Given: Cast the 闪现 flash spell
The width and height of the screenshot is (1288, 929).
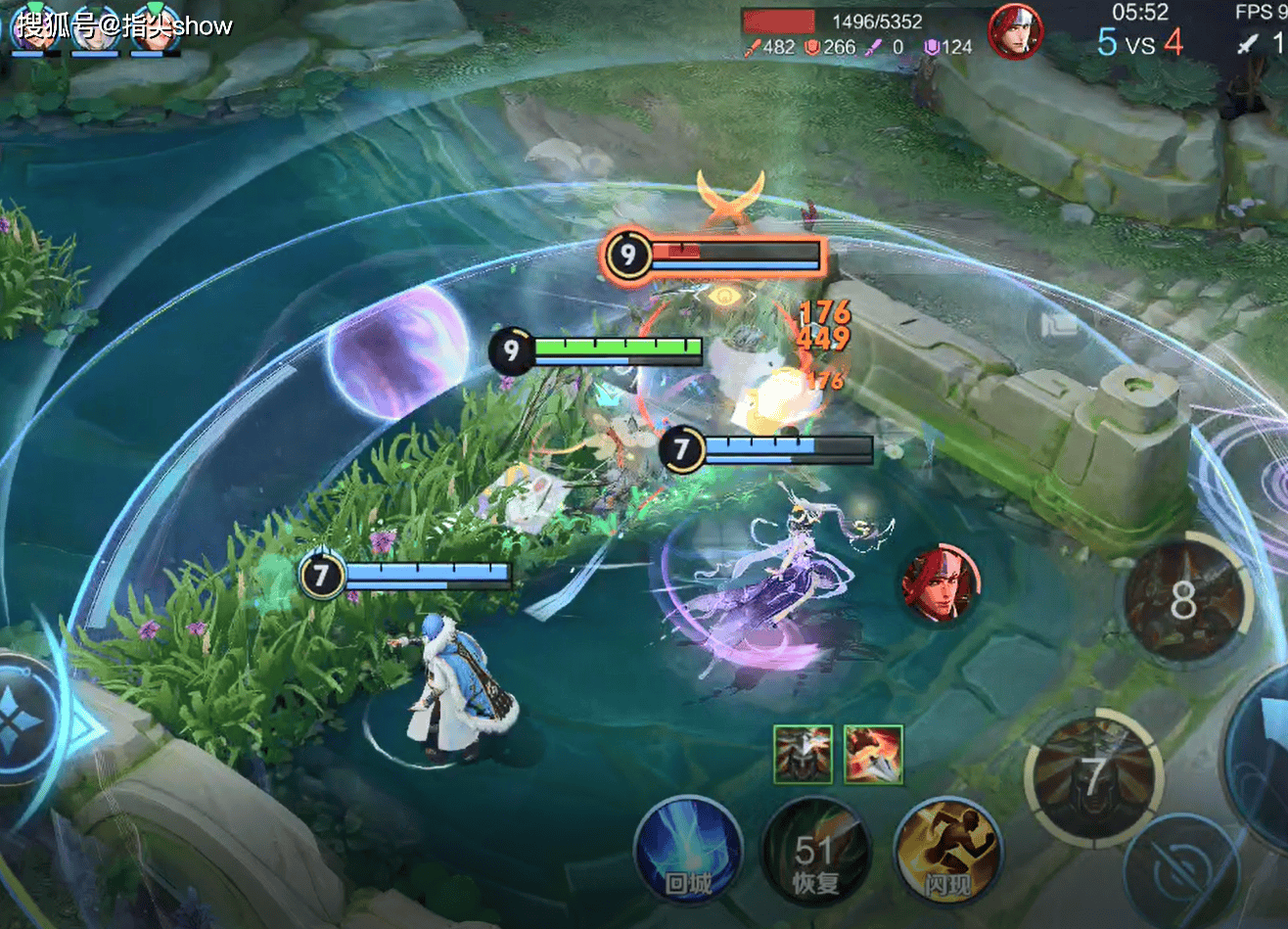Looking at the screenshot, I should (x=947, y=854).
